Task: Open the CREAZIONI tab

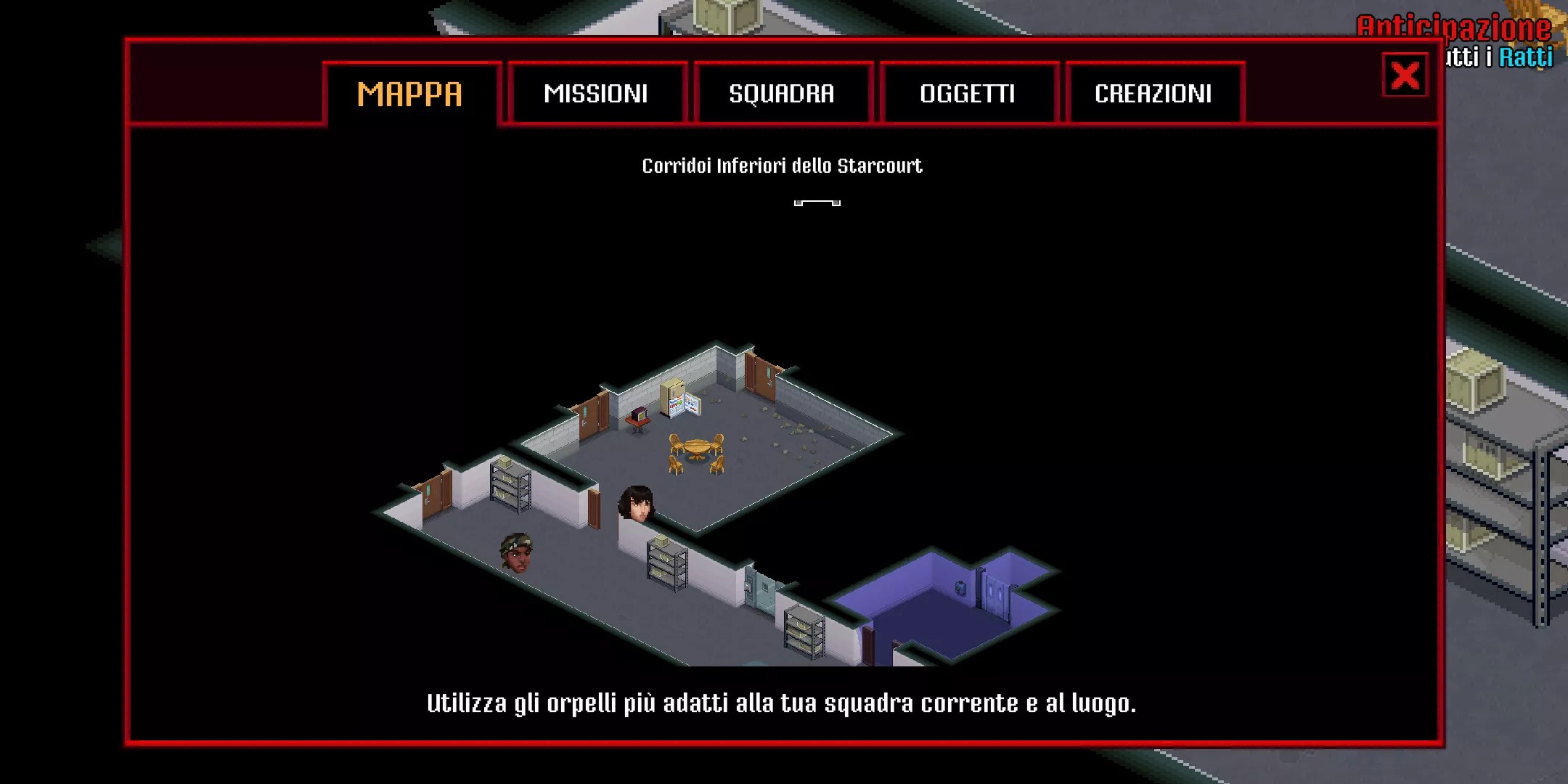Action: pyautogui.click(x=1153, y=93)
